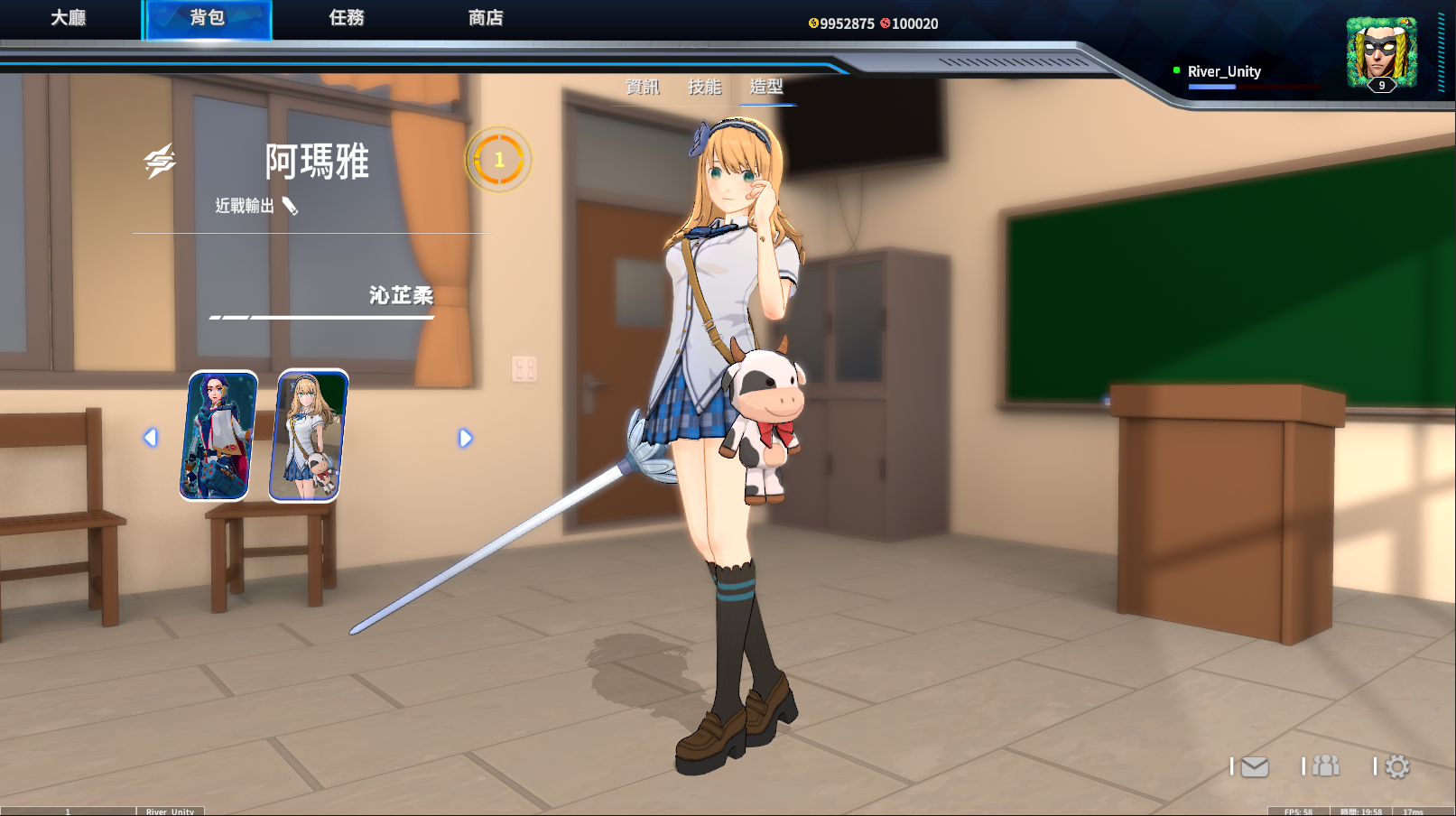Click the orange level 1 badge
Image resolution: width=1456 pixels, height=816 pixels.
click(498, 160)
